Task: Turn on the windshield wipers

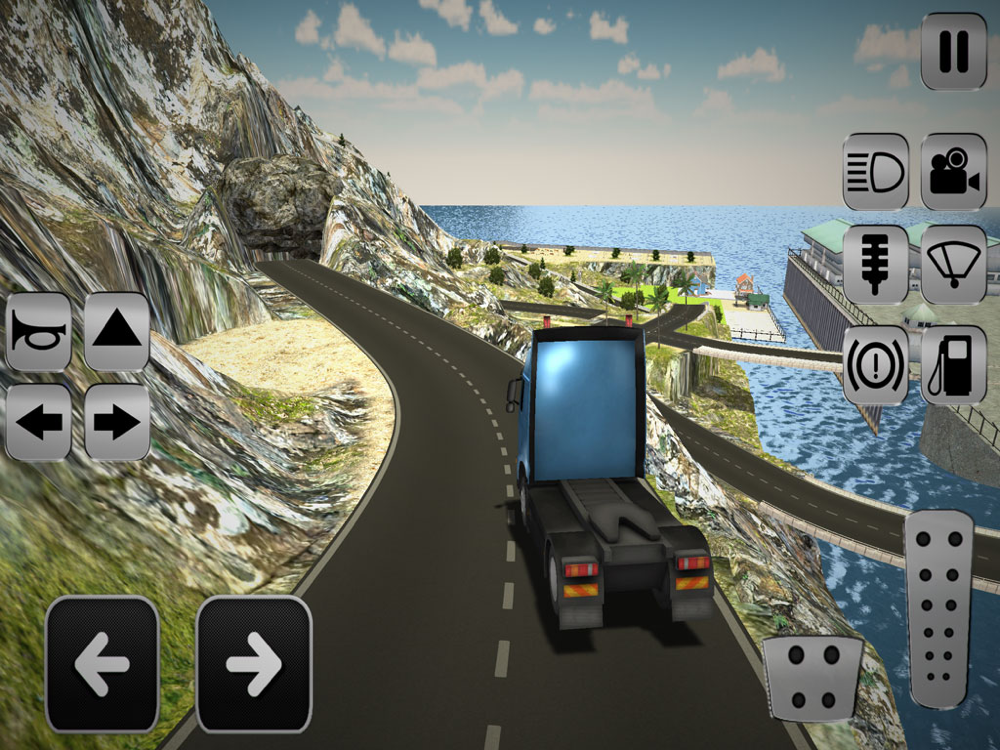Action: [953, 264]
